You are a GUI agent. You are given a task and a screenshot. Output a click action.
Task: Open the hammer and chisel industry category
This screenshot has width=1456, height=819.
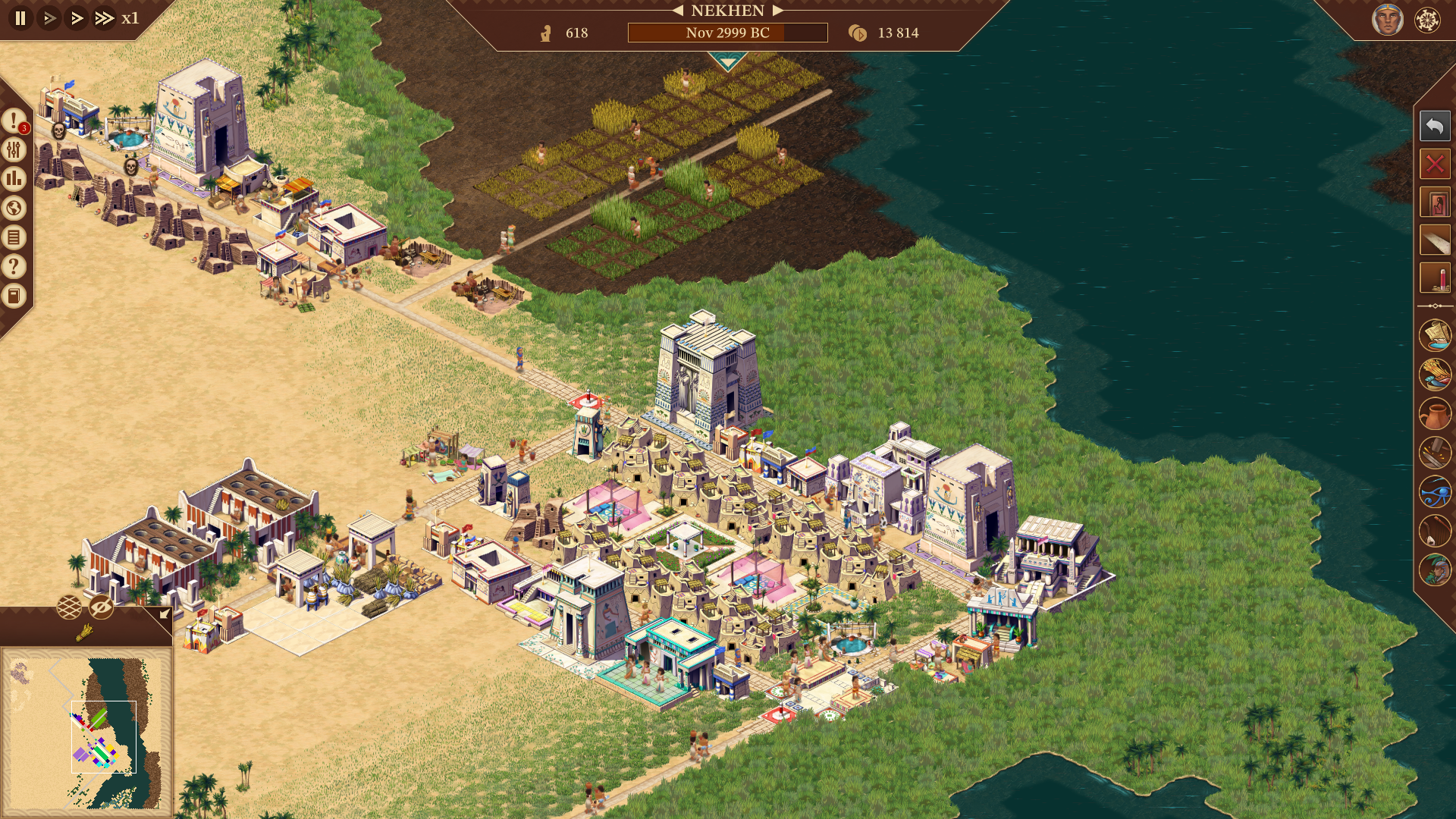(1434, 453)
